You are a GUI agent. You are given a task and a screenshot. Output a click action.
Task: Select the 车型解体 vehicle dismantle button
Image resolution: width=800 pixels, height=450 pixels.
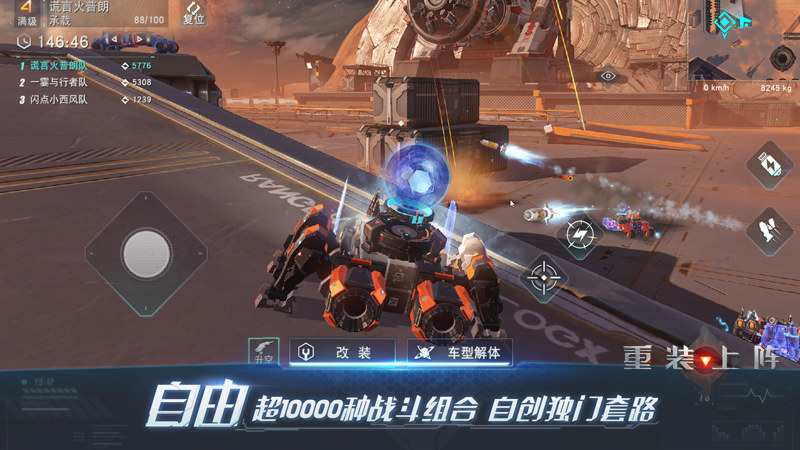[x=461, y=352]
